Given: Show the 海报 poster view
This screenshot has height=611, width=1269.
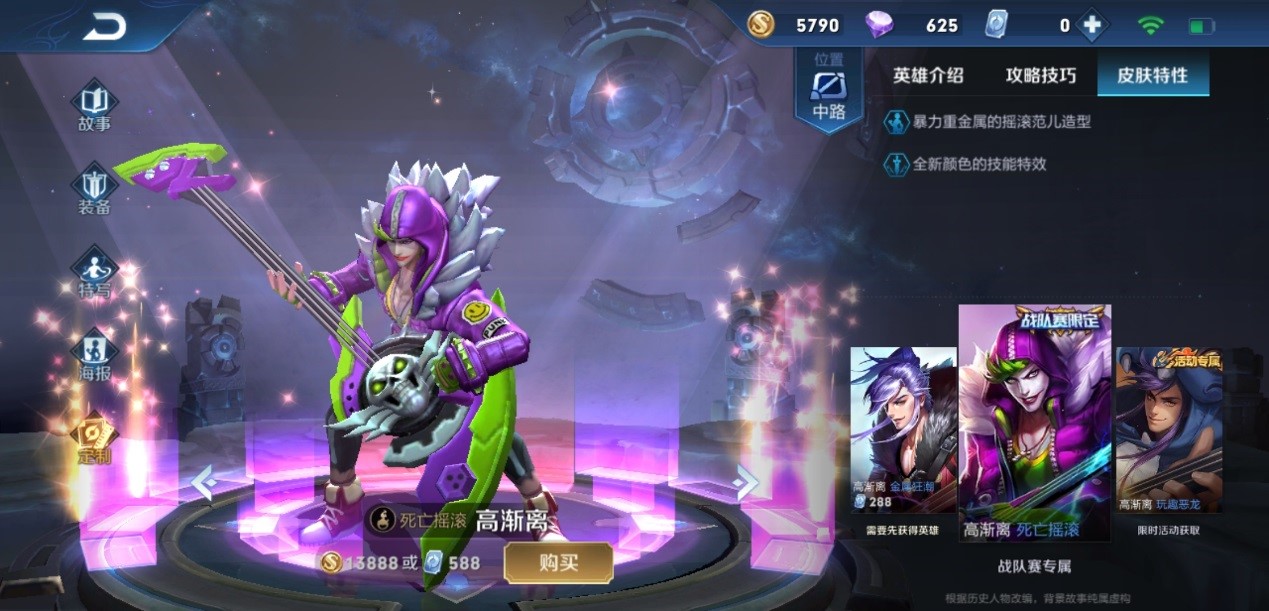Looking at the screenshot, I should [x=95, y=356].
